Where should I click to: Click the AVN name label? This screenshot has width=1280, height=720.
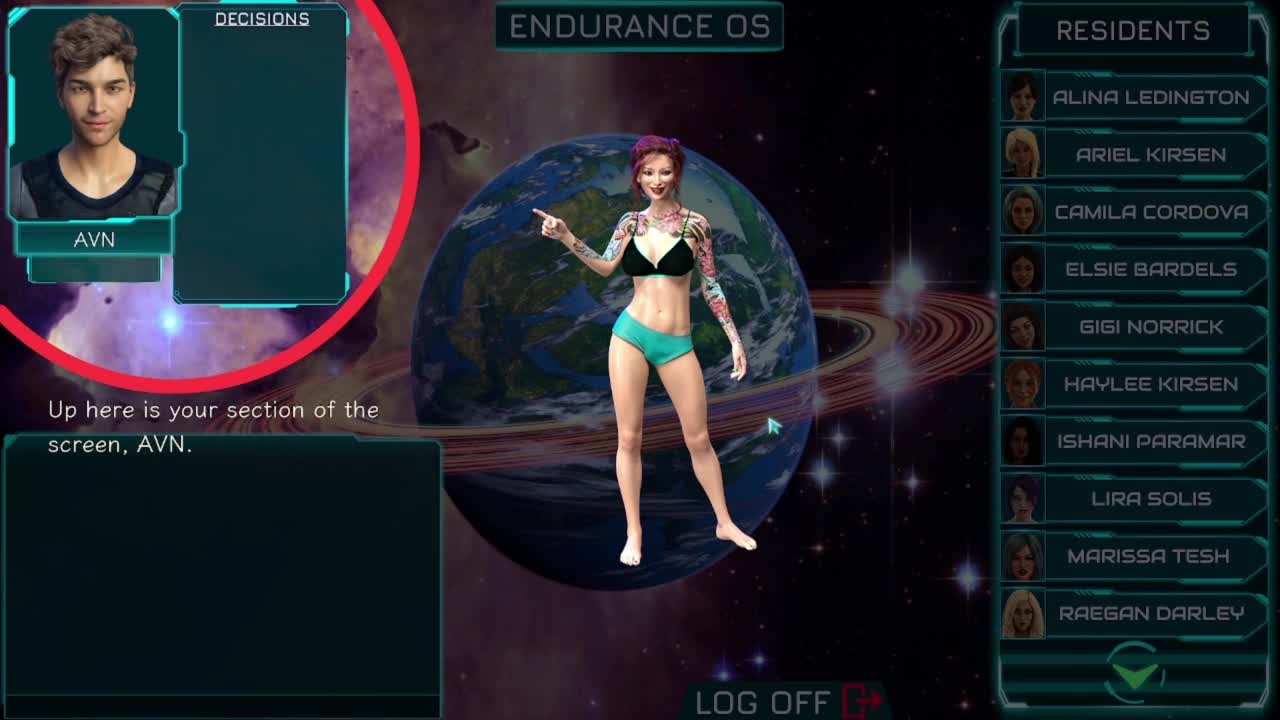(94, 240)
